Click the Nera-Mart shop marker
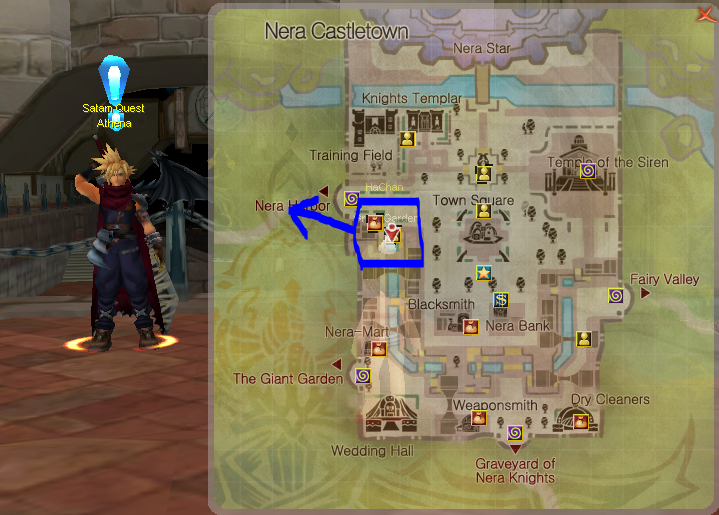Screen dimensions: 719x515 pyautogui.click(x=379, y=348)
